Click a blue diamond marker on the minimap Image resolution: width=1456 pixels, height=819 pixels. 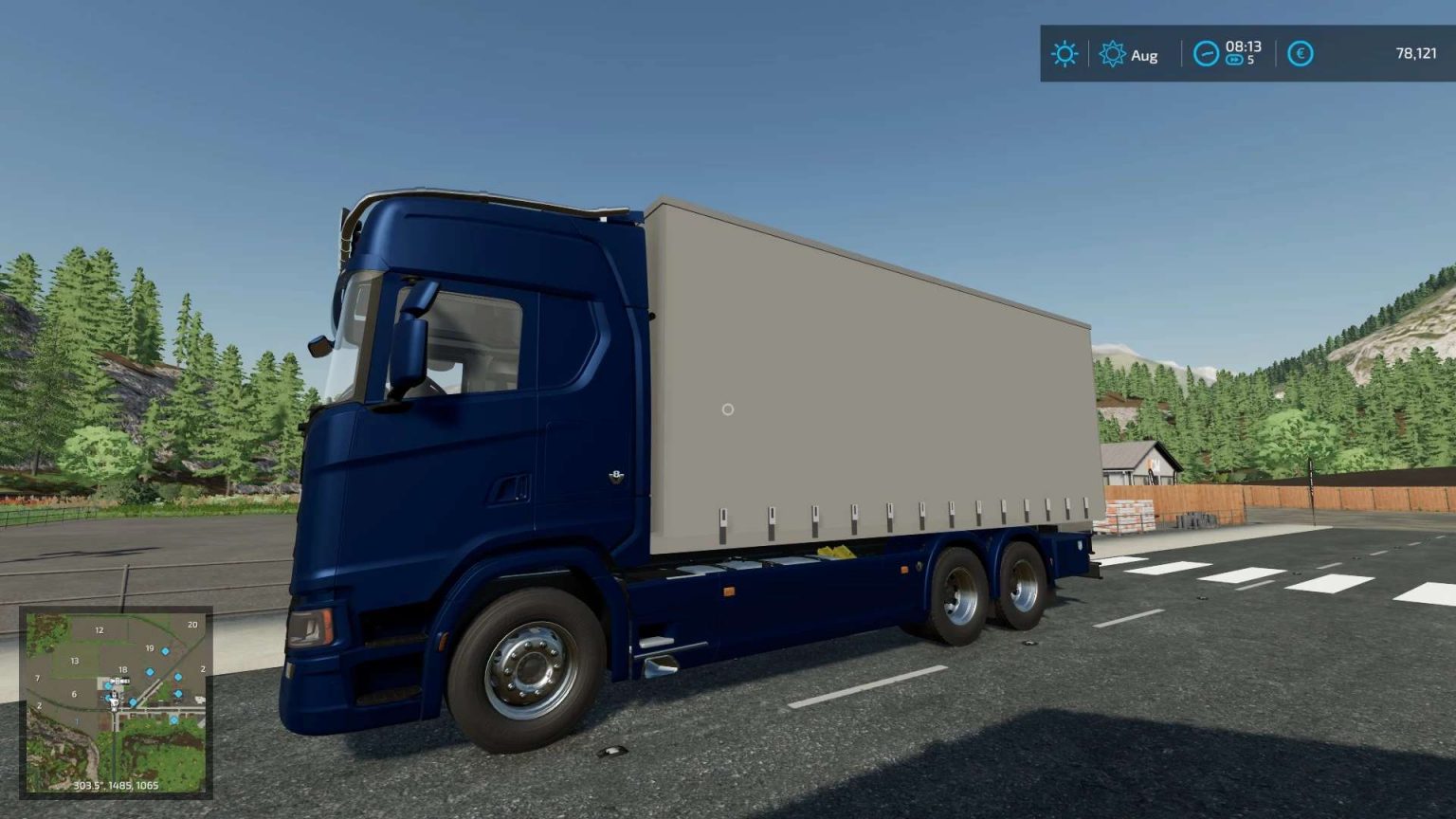click(x=166, y=651)
